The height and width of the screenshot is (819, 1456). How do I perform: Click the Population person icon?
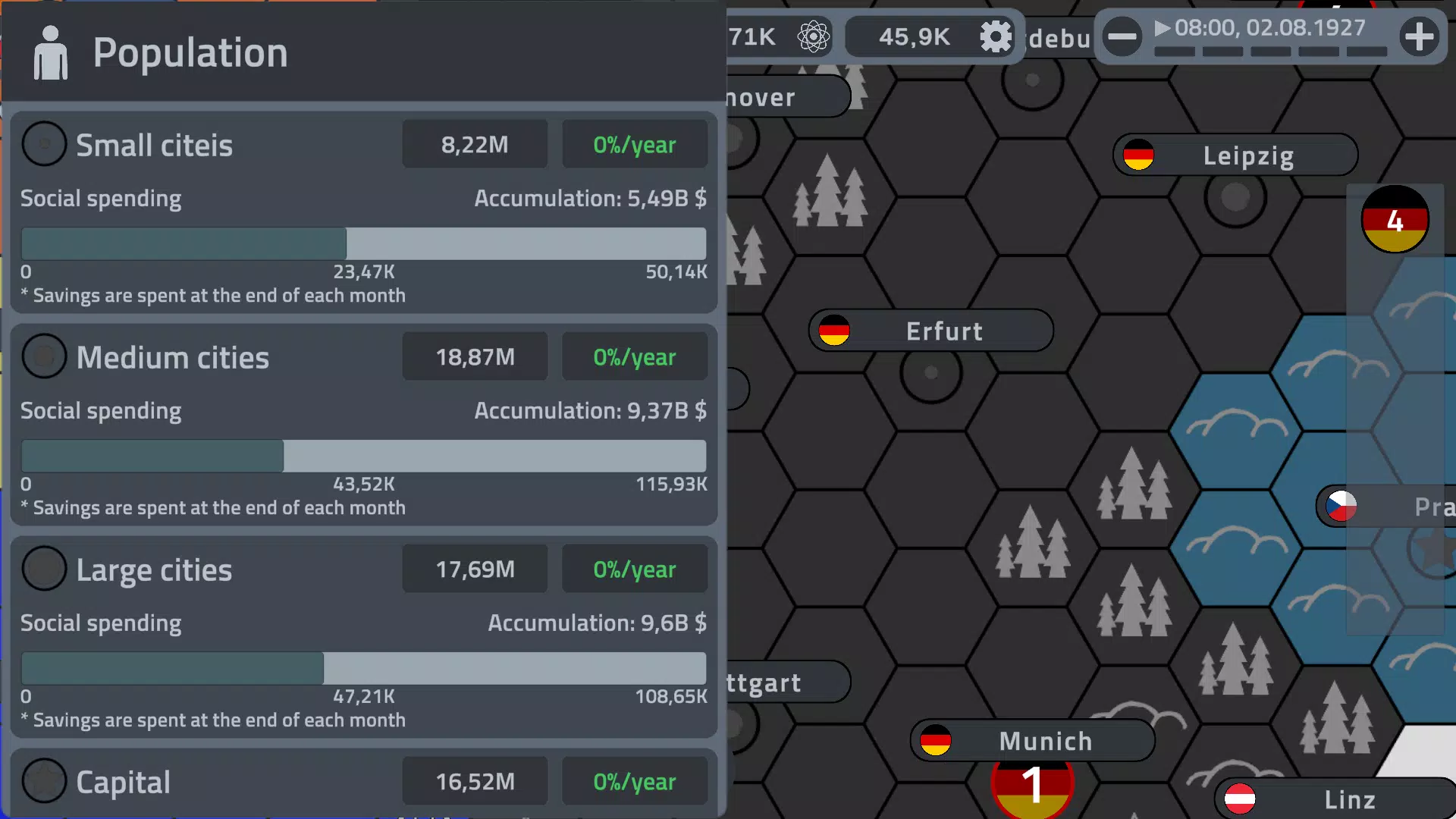[x=50, y=52]
